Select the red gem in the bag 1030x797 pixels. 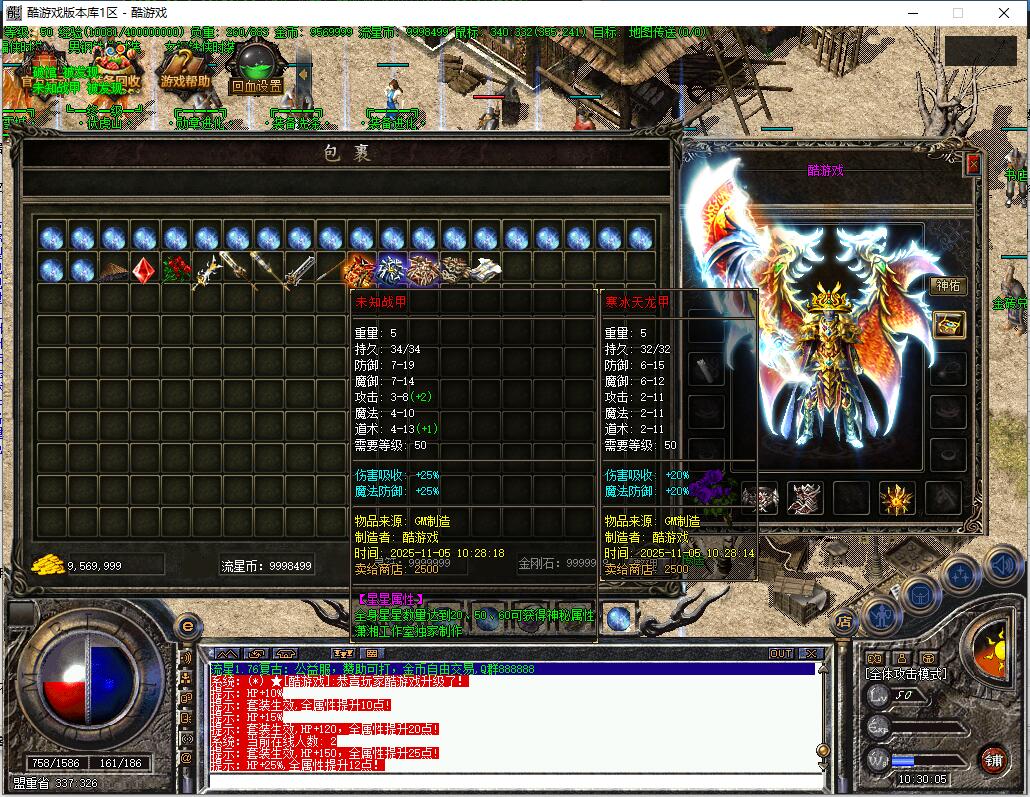coord(144,269)
